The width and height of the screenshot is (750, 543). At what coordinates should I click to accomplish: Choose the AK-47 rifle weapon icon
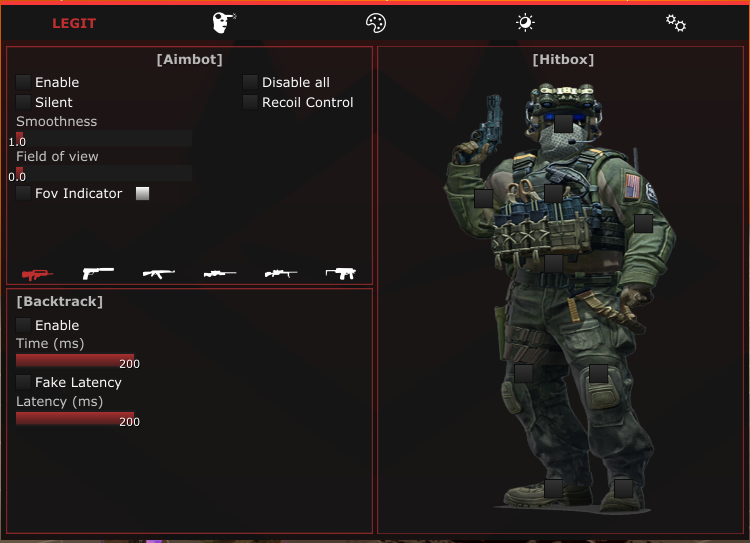(158, 272)
